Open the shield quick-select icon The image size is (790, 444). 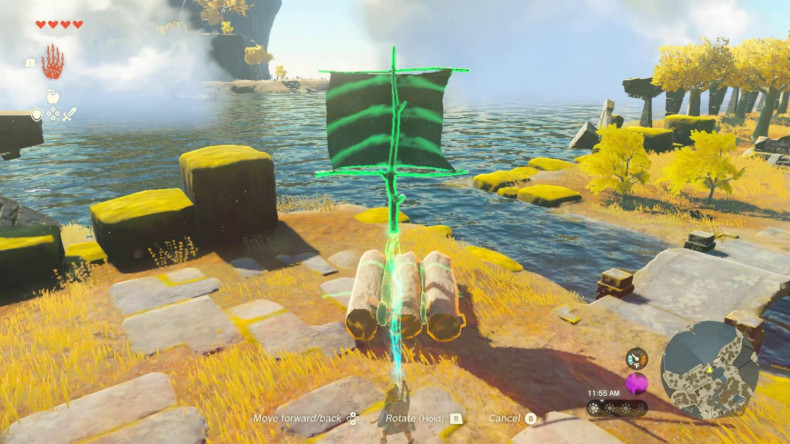point(36,114)
